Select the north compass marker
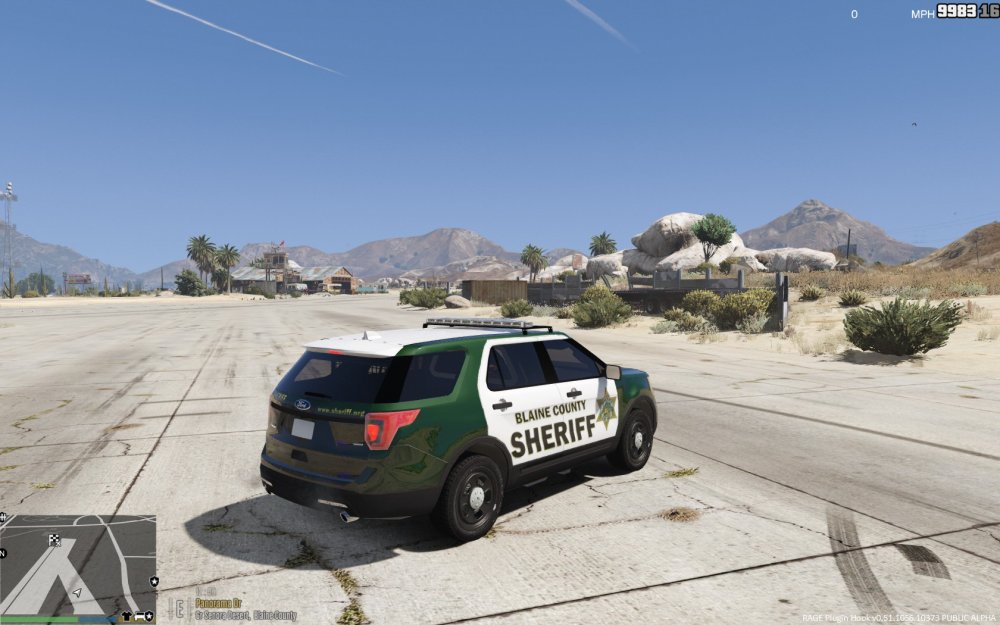Screen dimensions: 1000x625 pos(4,552)
